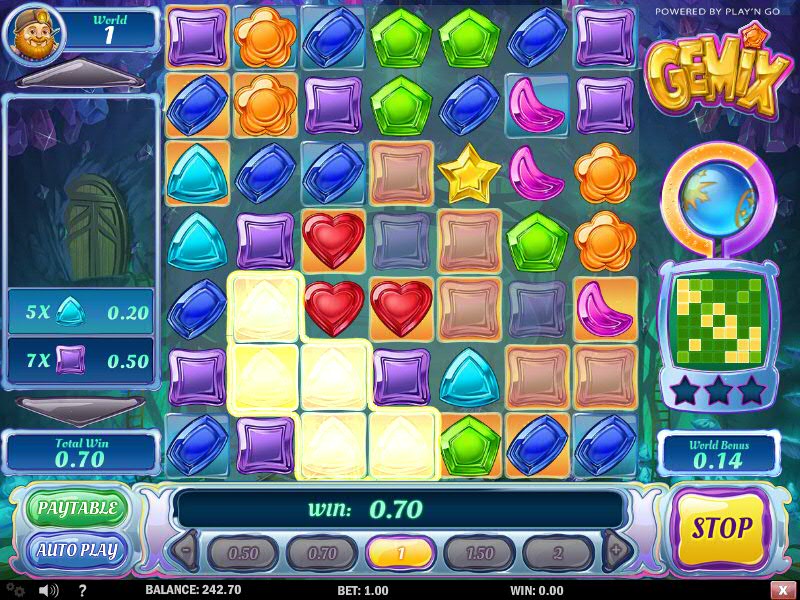Image resolution: width=800 pixels, height=600 pixels.
Task: Select the 1 bet value
Action: [x=401, y=553]
